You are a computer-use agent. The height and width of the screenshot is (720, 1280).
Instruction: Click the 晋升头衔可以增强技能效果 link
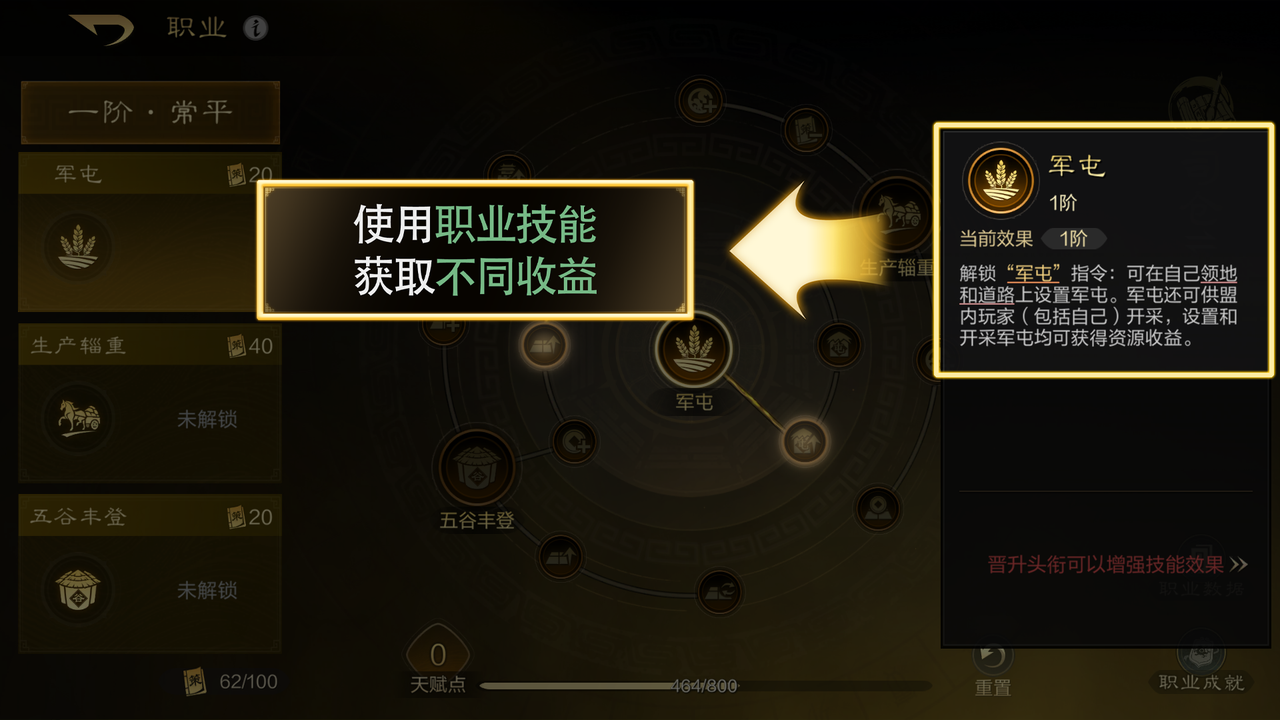(1107, 563)
